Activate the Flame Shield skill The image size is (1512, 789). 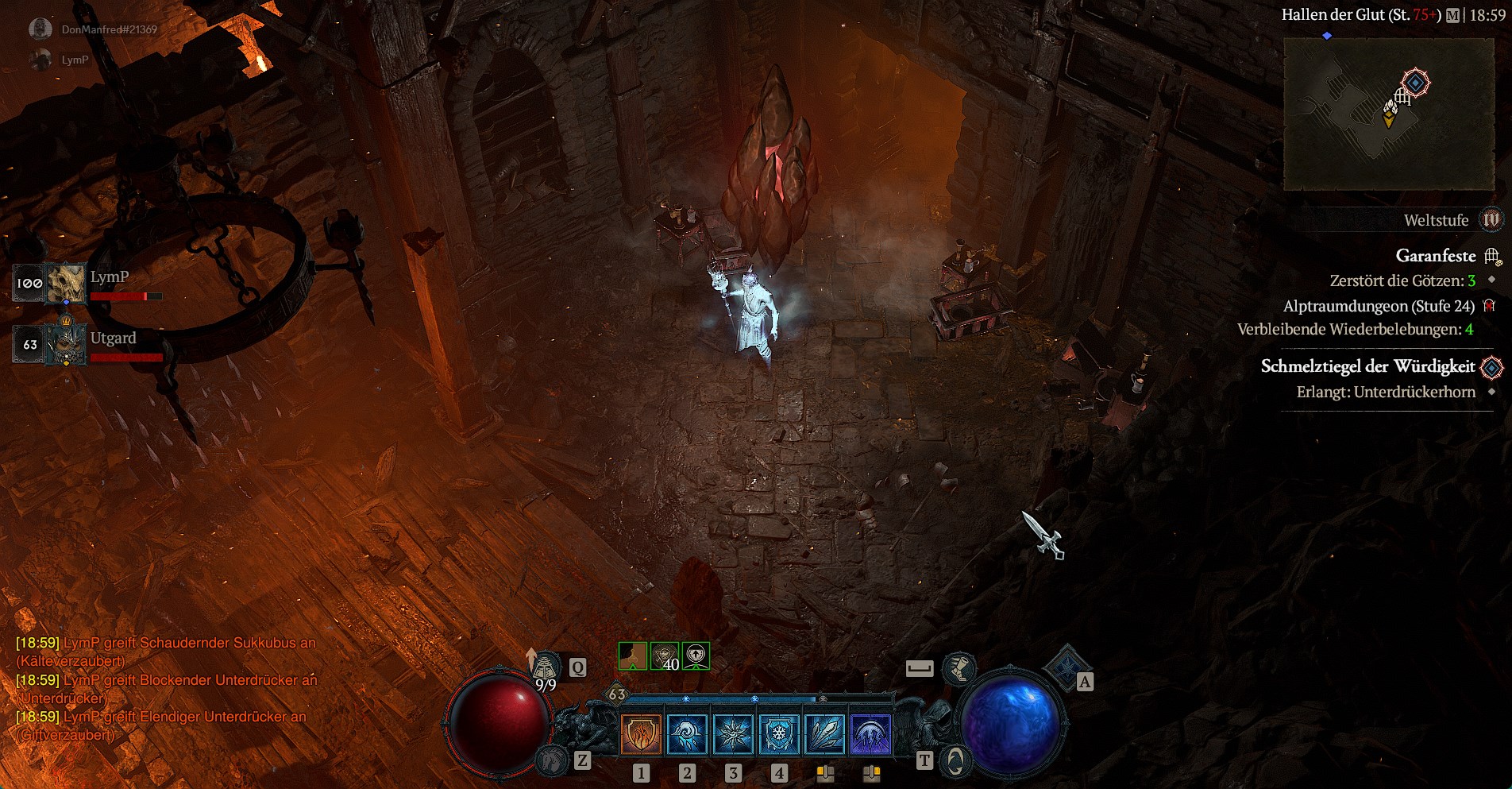coord(641,733)
